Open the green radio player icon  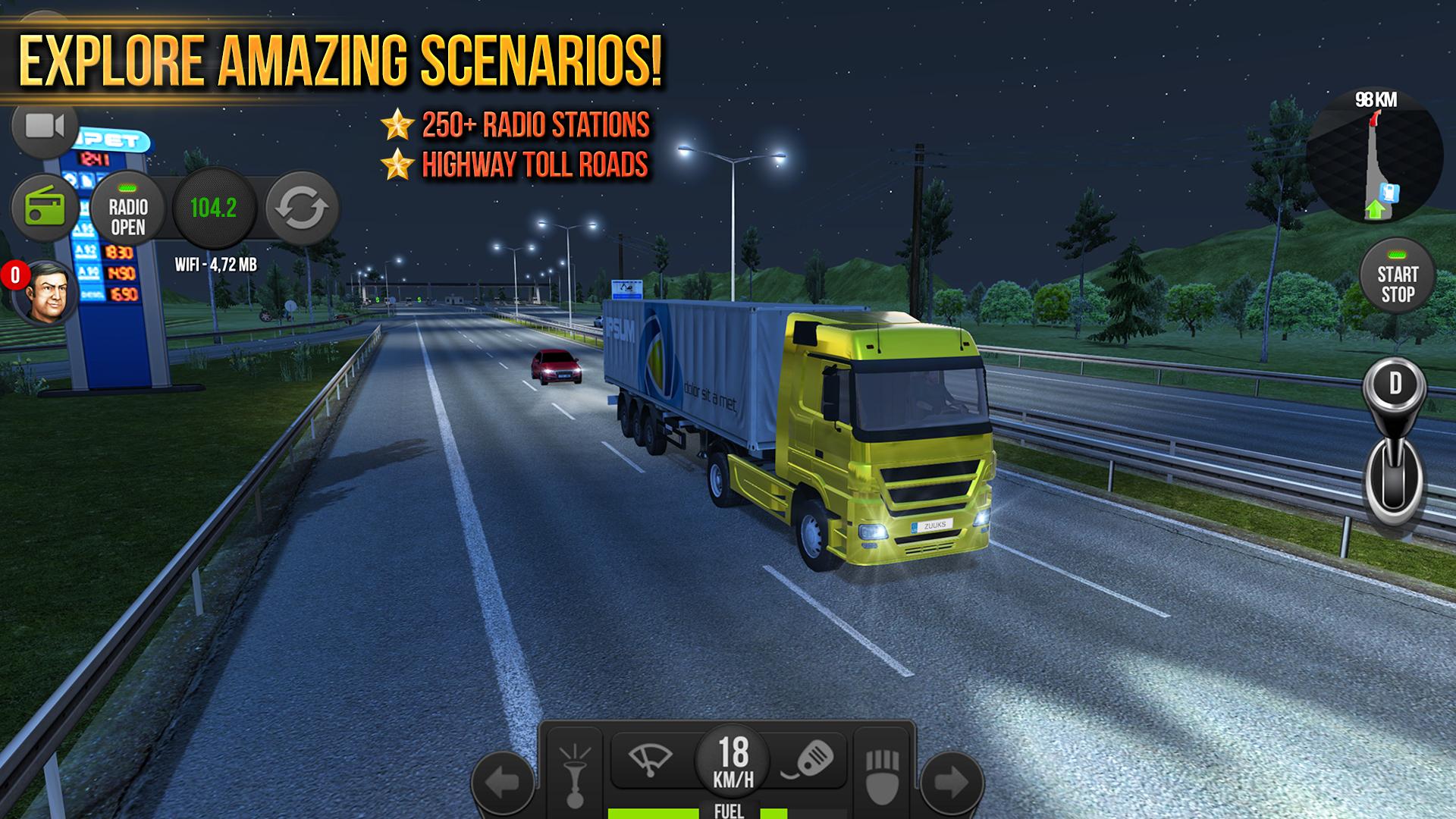[x=43, y=206]
